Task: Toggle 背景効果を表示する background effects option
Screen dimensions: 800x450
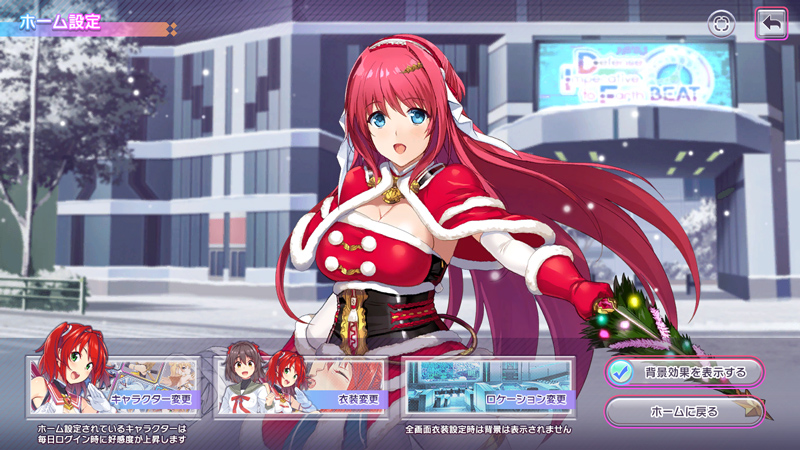Action: pyautogui.click(x=684, y=372)
